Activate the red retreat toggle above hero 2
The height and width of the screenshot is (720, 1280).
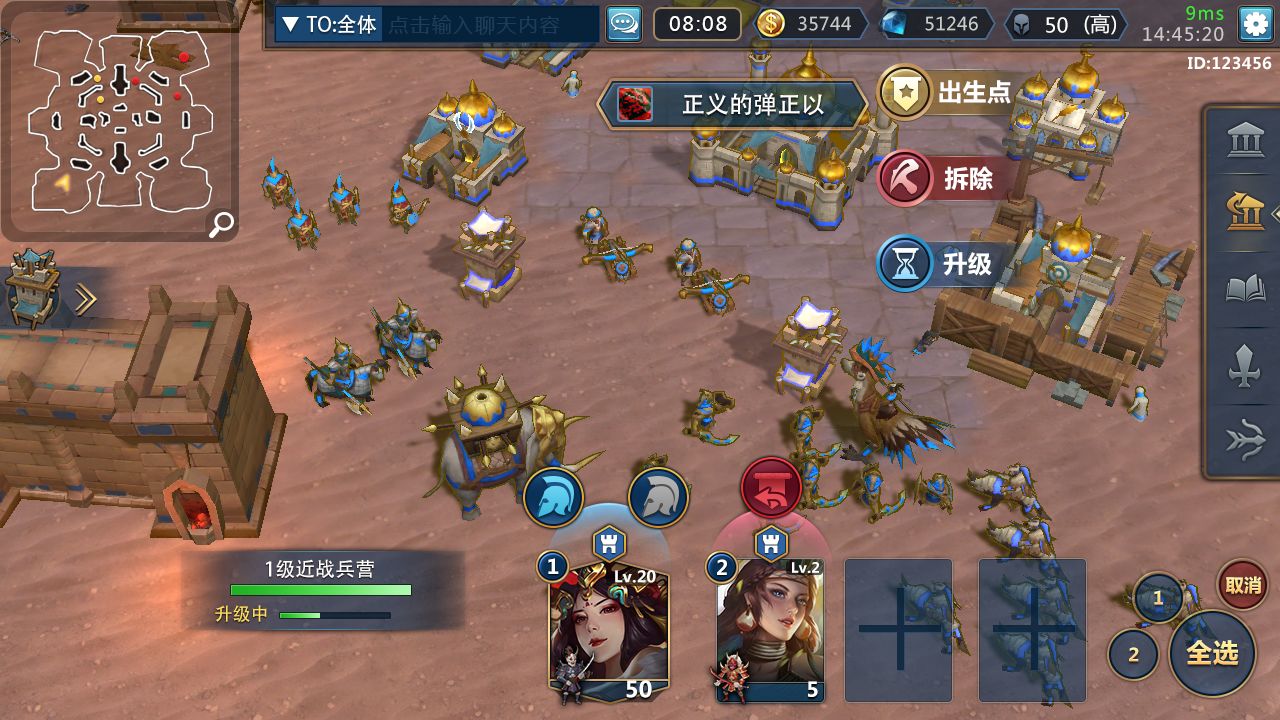770,490
